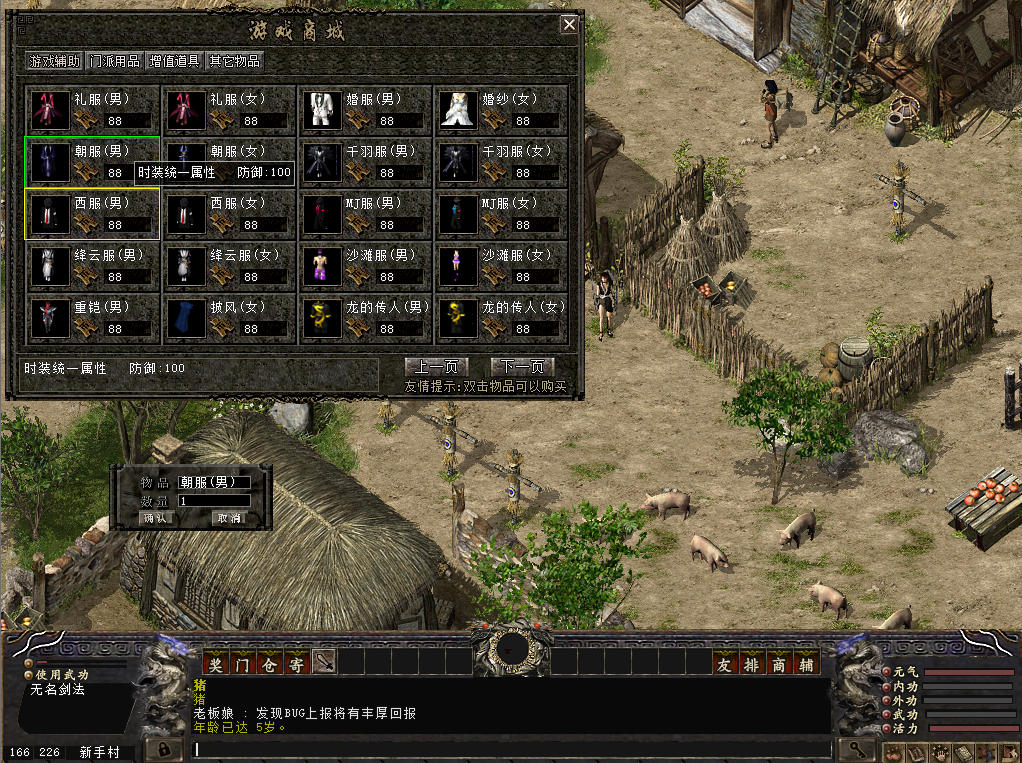Switch to the 游戏辅助 shop tab
This screenshot has height=763, width=1022.
pyautogui.click(x=55, y=61)
